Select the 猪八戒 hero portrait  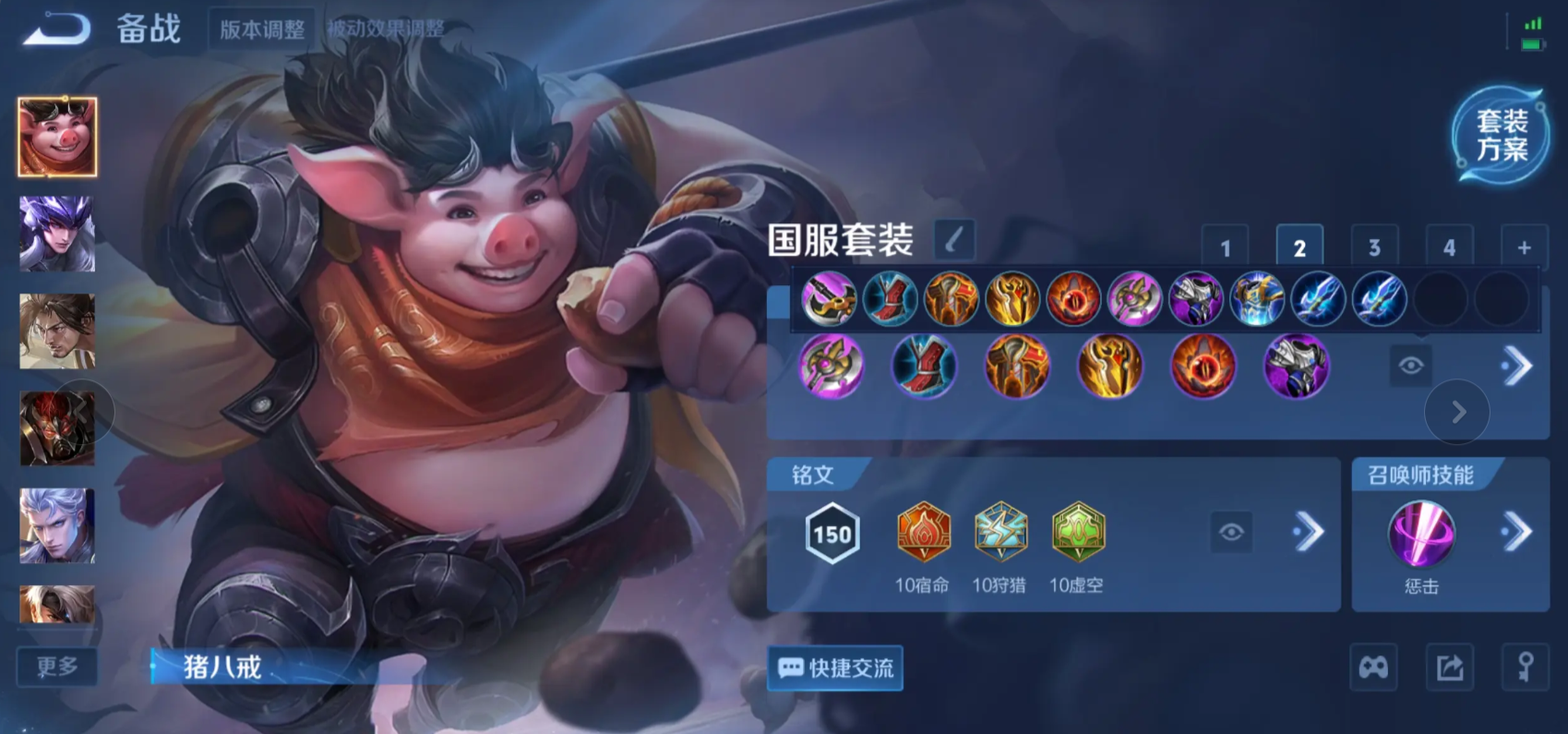point(57,137)
